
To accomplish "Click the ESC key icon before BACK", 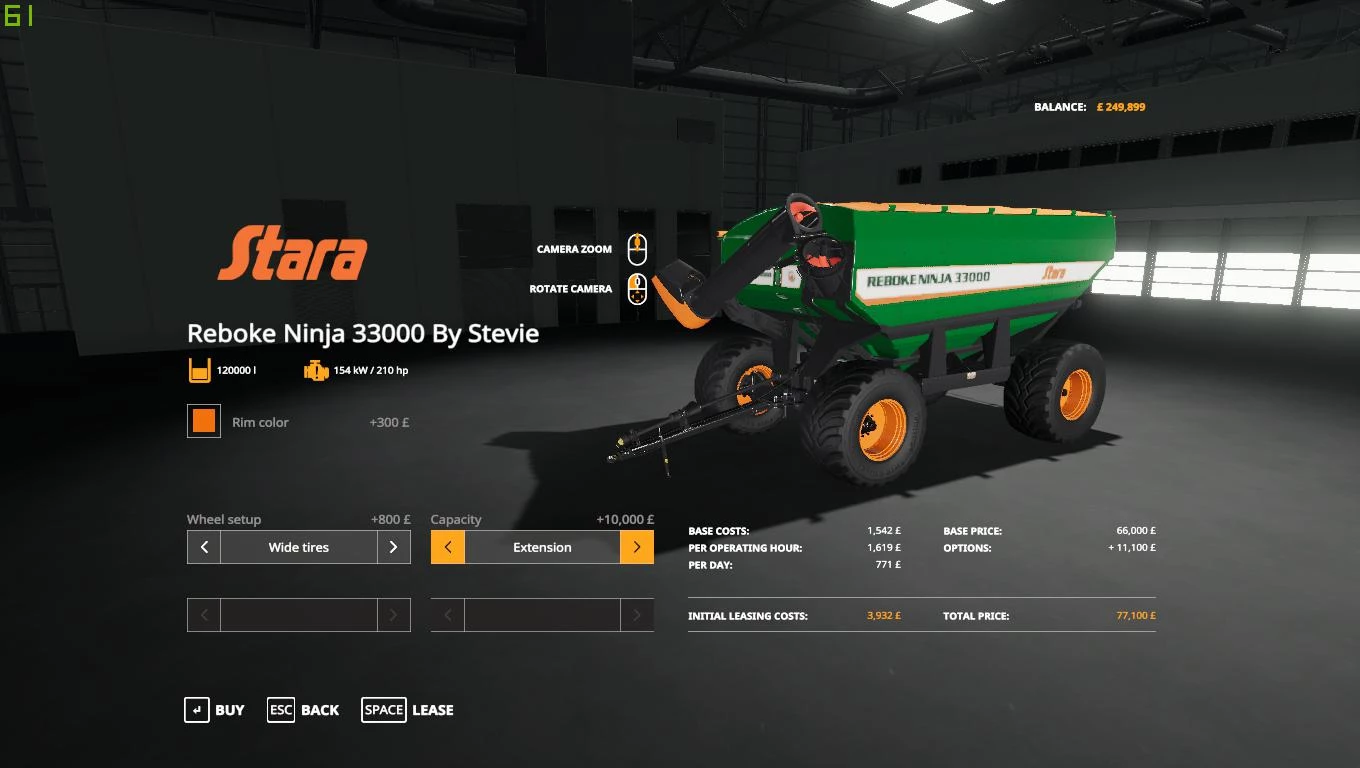I will pyautogui.click(x=280, y=710).
